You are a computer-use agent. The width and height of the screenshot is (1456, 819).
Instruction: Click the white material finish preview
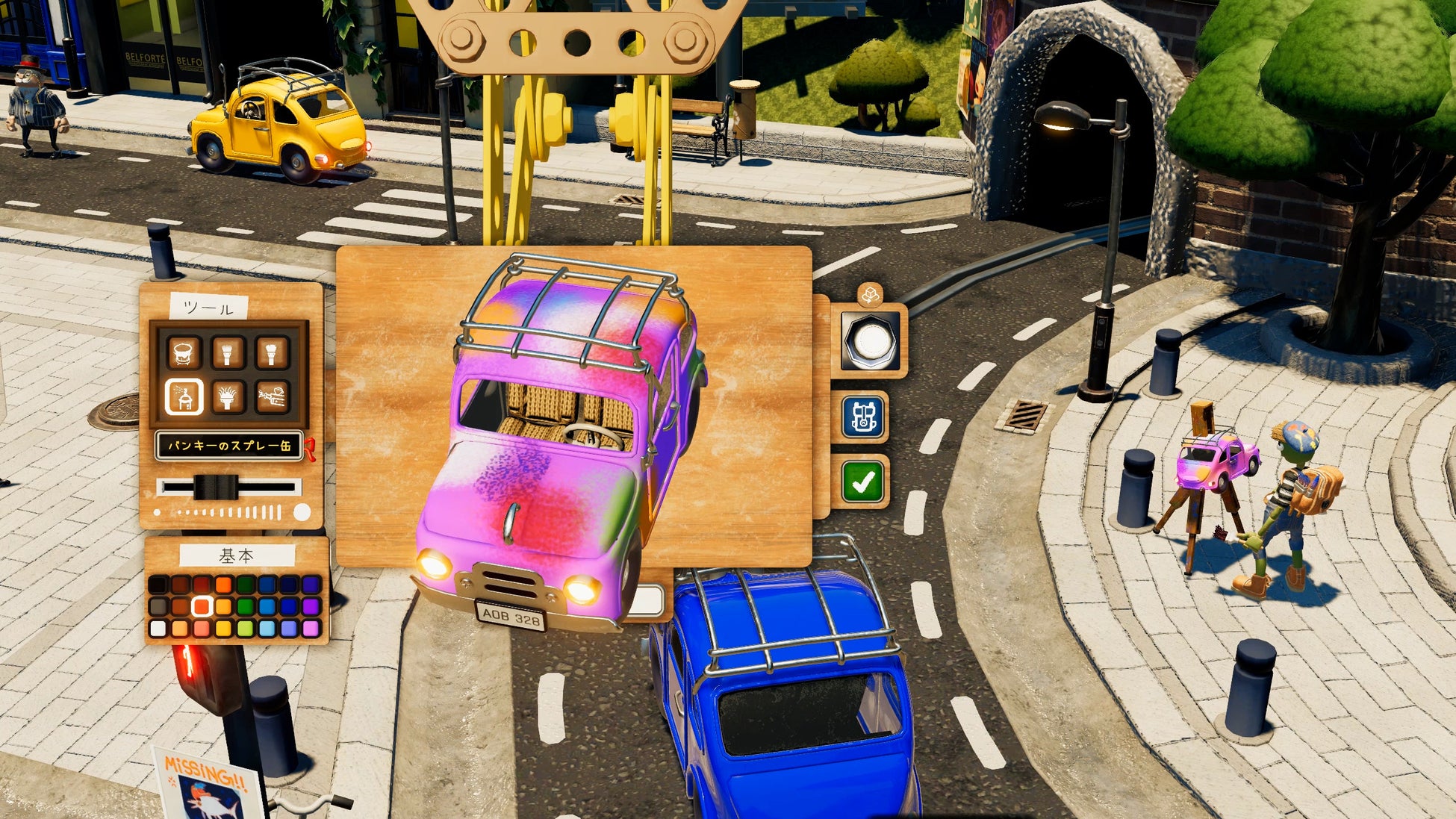(870, 342)
